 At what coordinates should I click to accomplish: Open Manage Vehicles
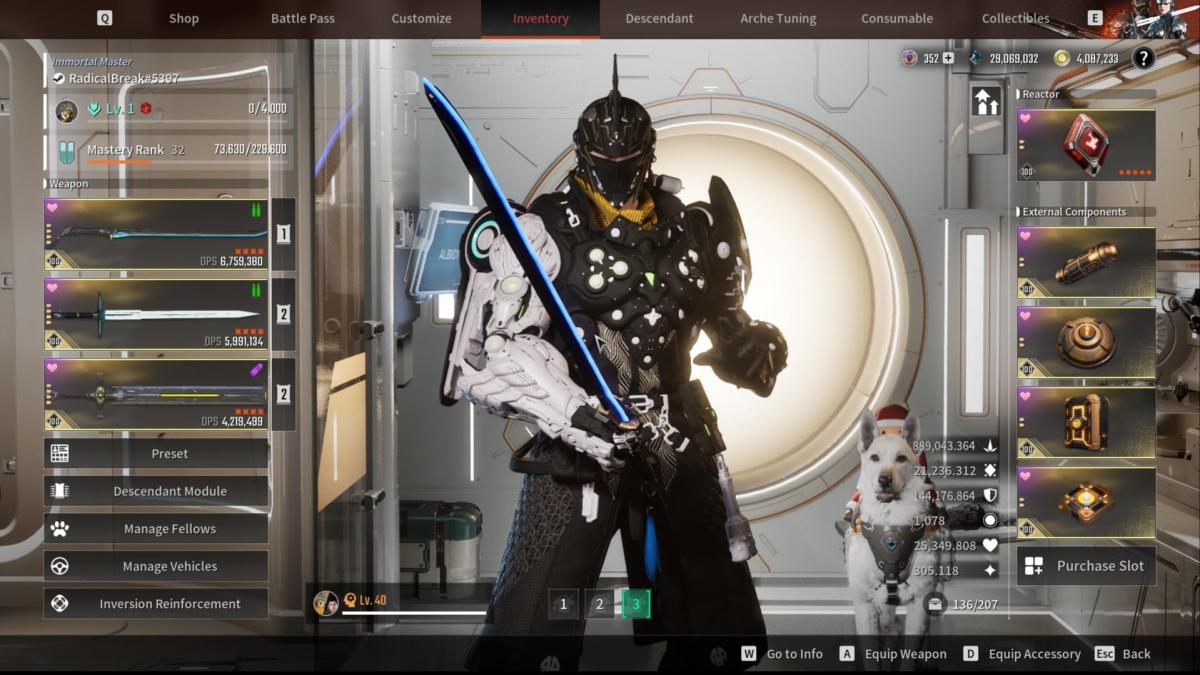click(x=156, y=566)
